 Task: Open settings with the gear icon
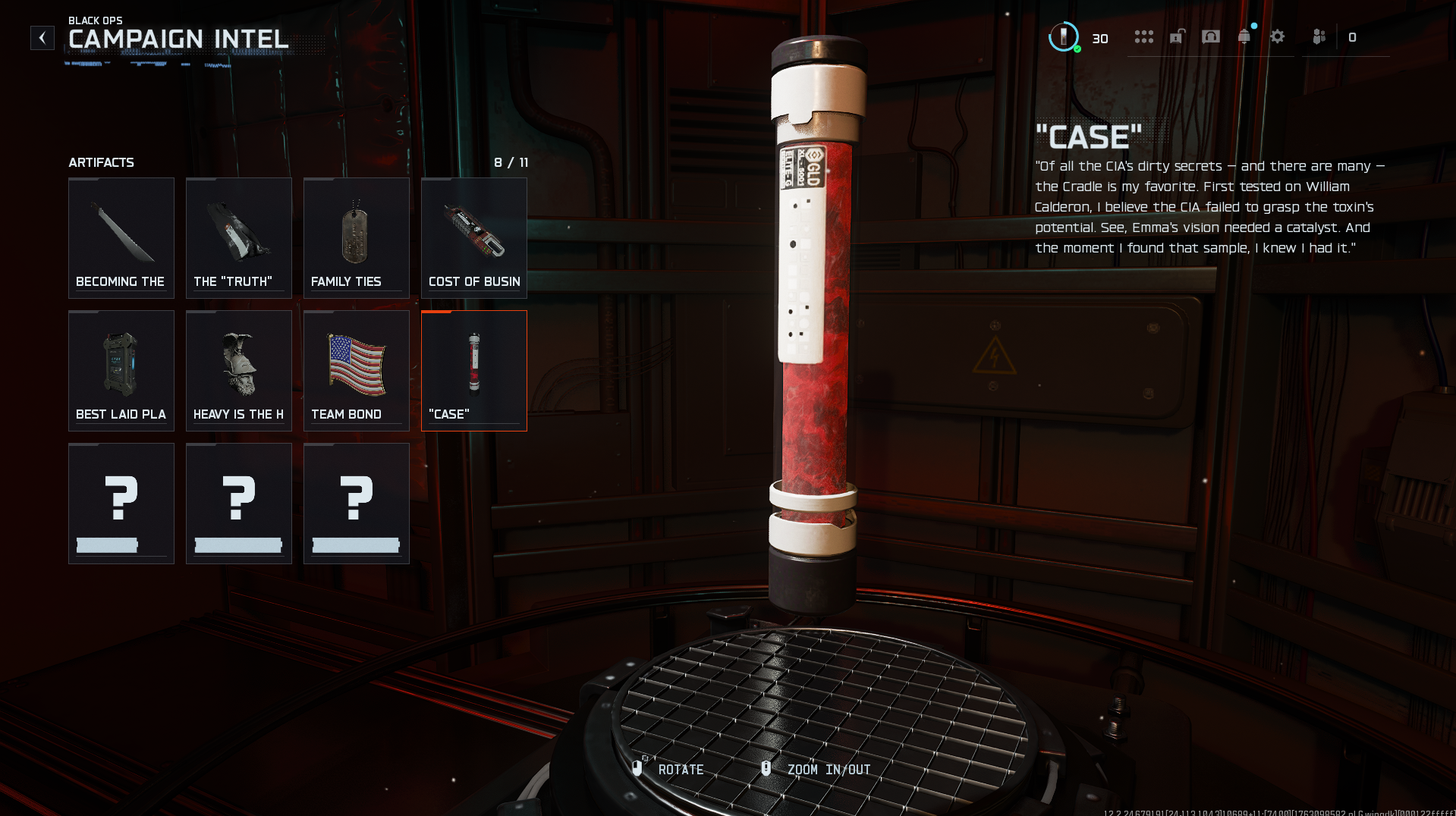[1278, 37]
